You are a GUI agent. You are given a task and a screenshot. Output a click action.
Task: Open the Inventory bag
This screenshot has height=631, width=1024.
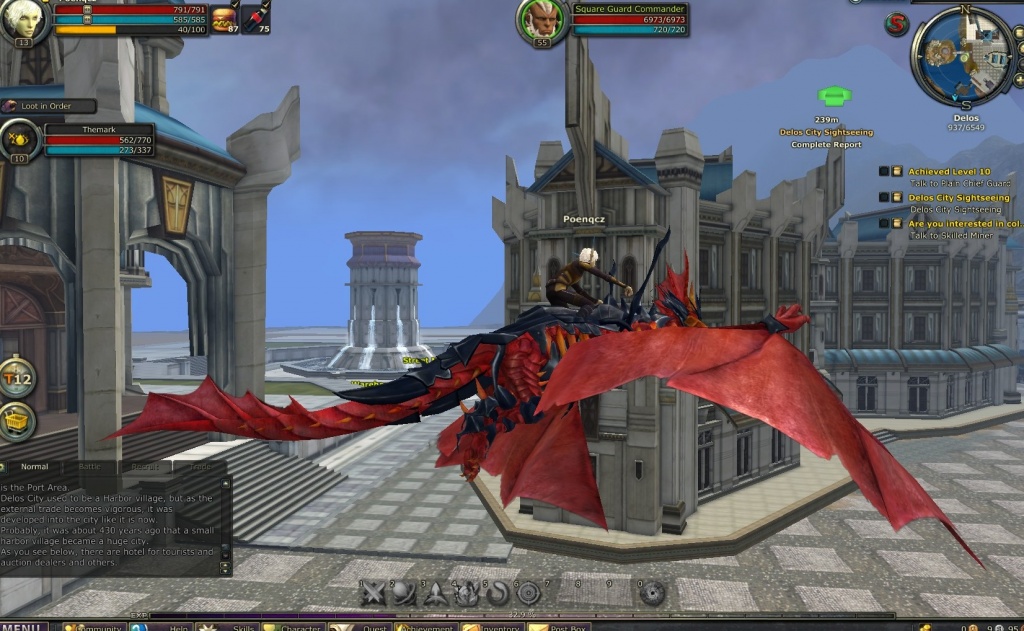[x=491, y=627]
